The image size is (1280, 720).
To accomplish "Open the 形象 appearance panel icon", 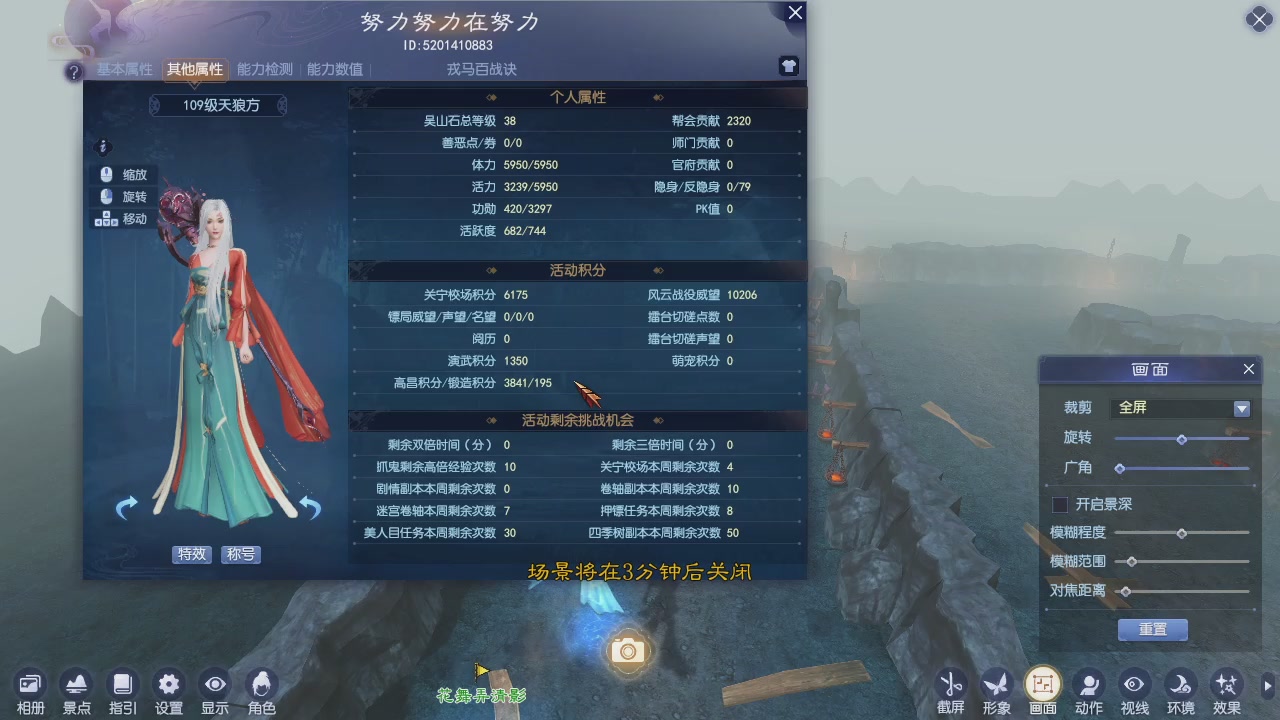I will click(997, 684).
